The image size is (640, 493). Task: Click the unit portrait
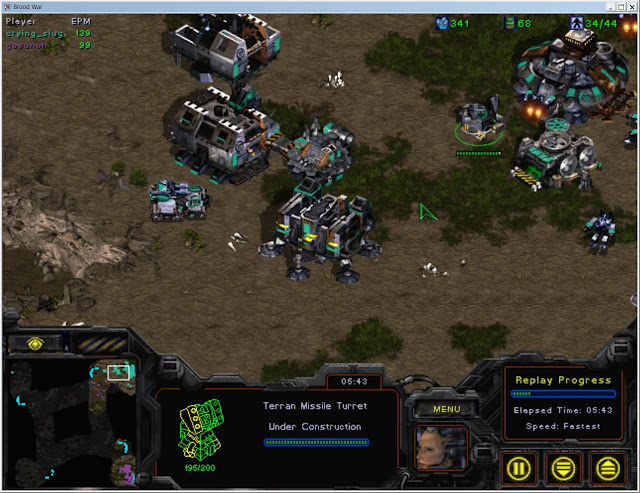coord(441,447)
